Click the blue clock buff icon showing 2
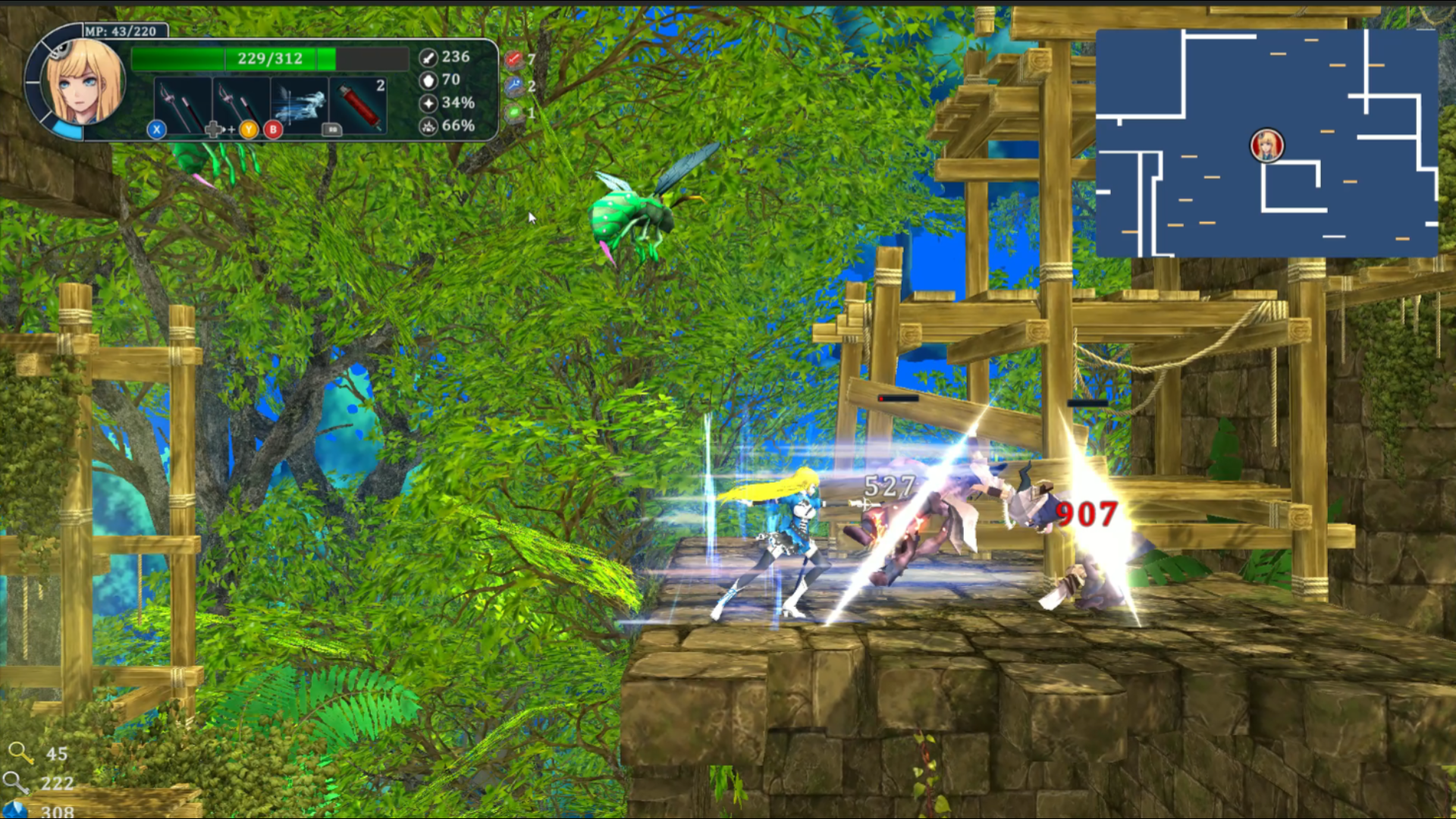This screenshot has width=1456, height=819. (513, 86)
